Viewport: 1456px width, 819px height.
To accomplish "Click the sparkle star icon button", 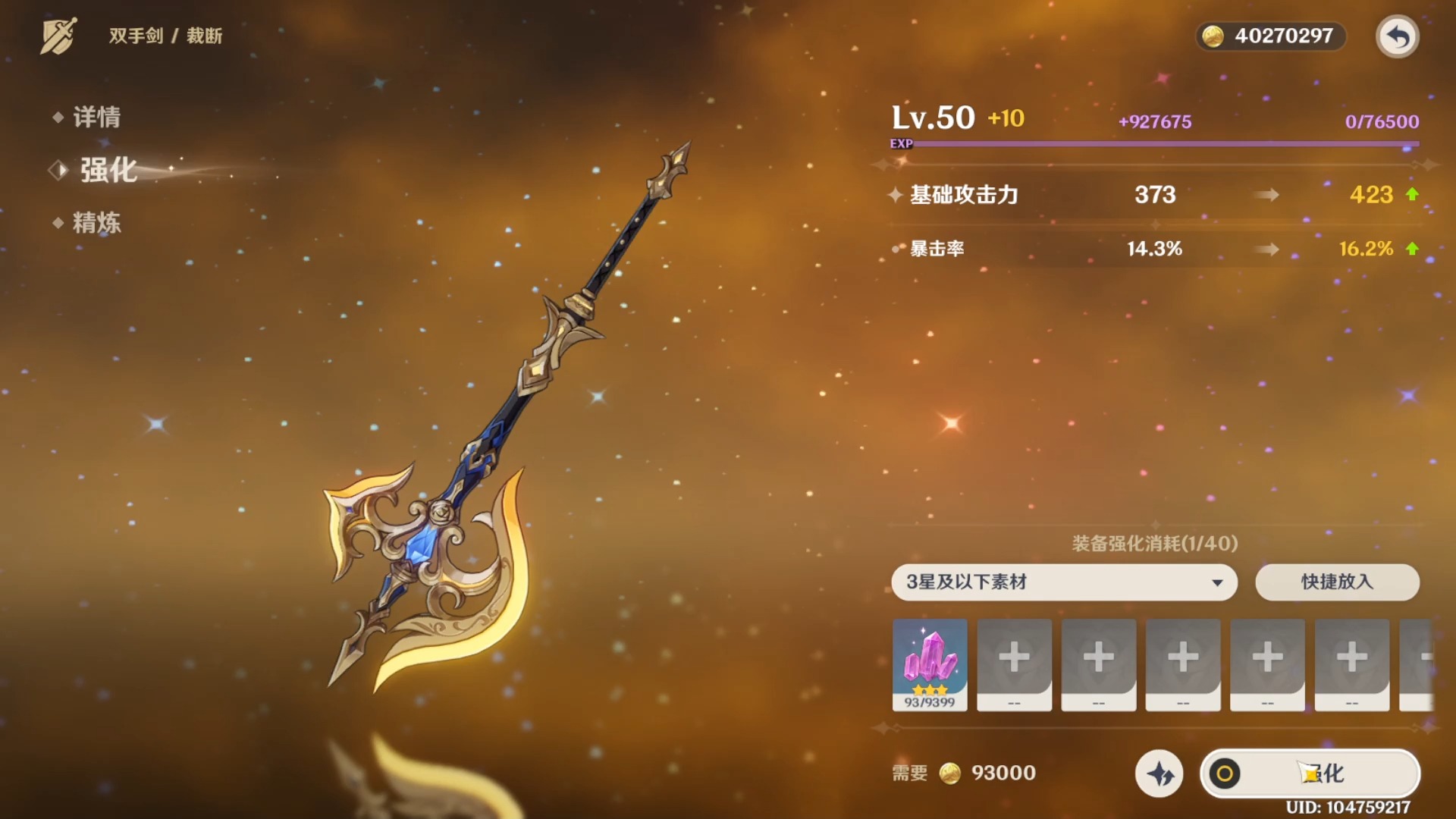I will click(1159, 773).
